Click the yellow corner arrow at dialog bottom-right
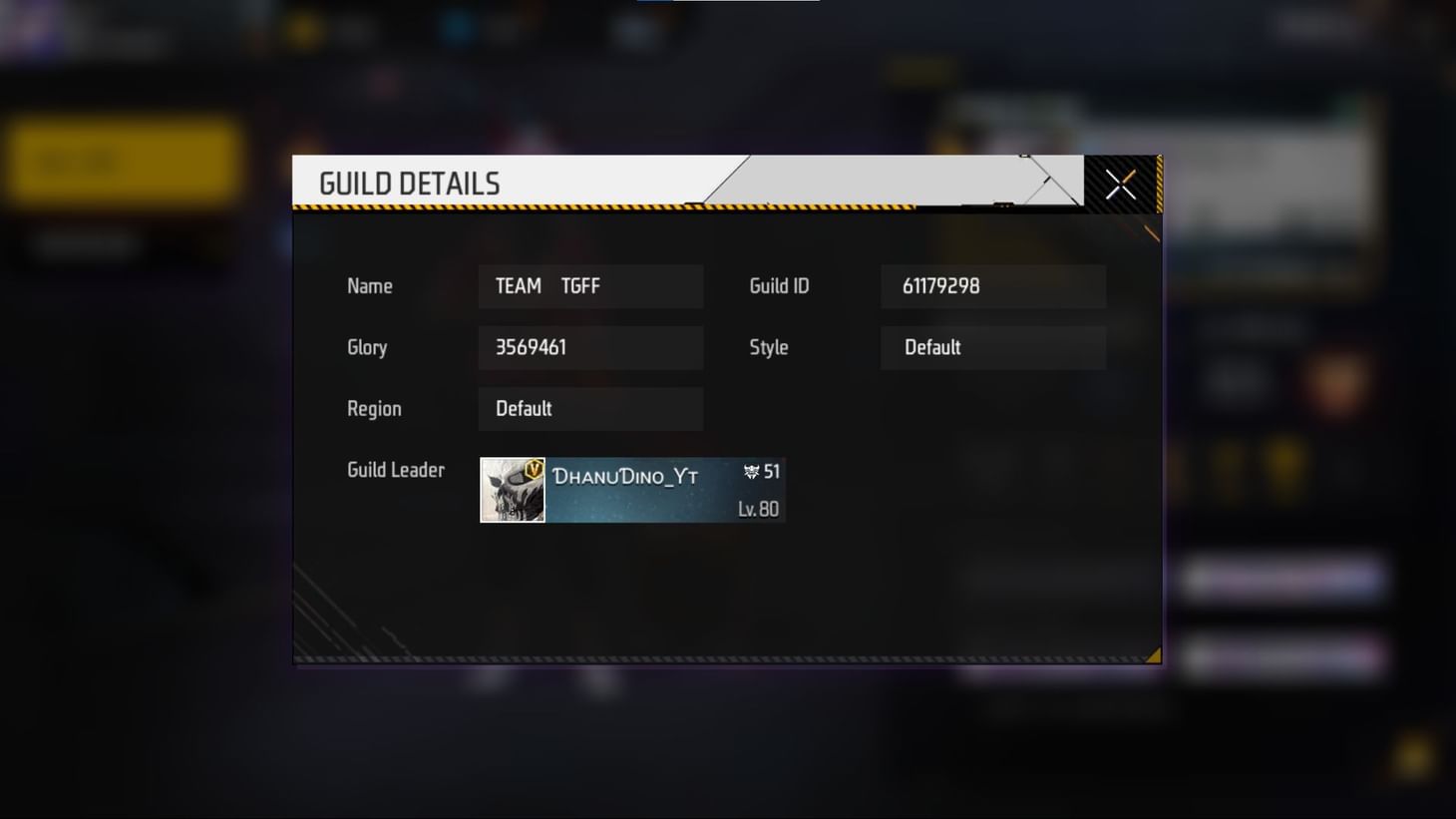The image size is (1456, 819). tap(1151, 655)
